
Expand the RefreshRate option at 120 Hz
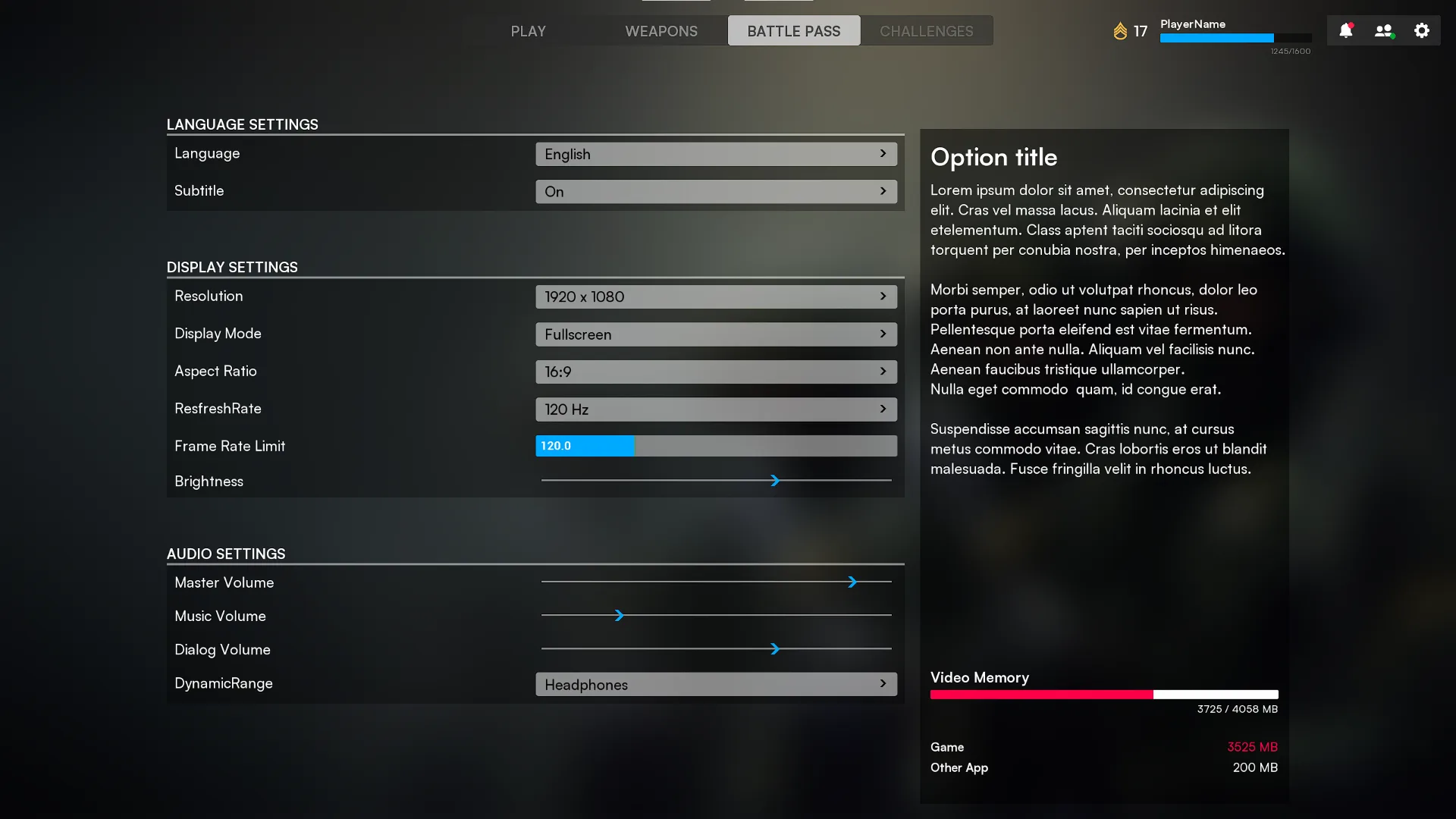pyautogui.click(x=715, y=409)
